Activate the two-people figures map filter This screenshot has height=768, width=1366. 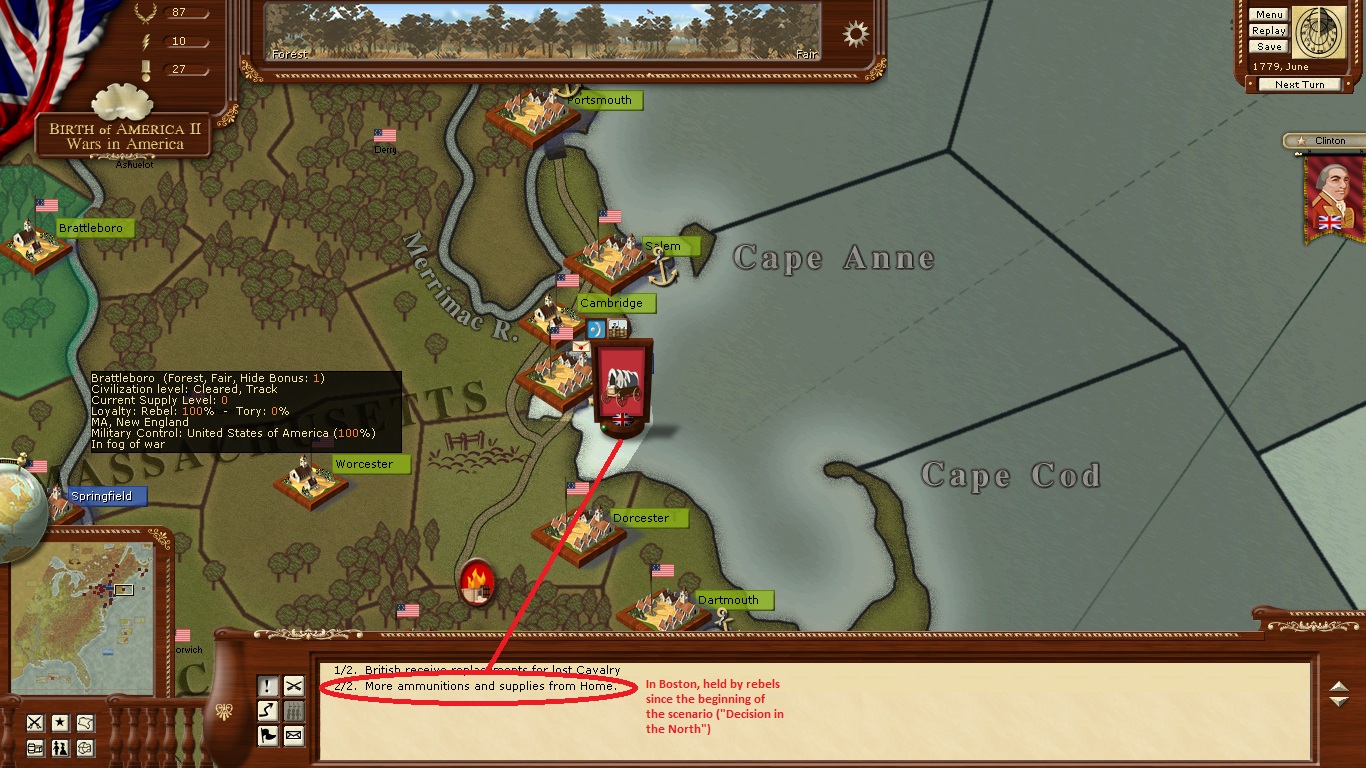tap(60, 748)
